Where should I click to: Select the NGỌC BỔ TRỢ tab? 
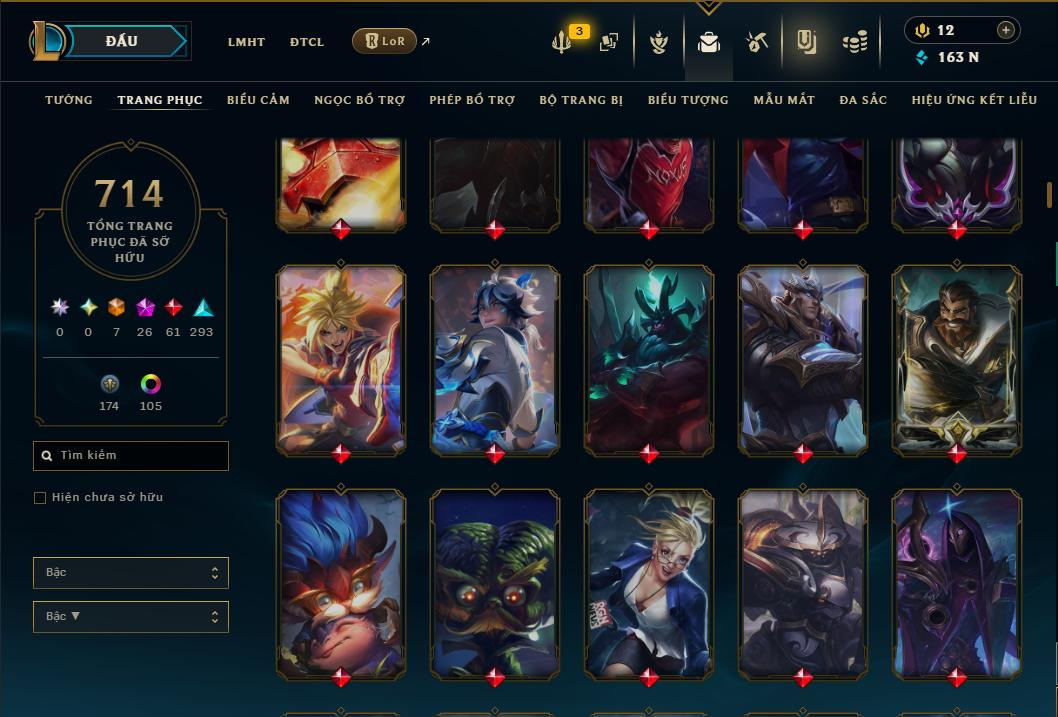pyautogui.click(x=359, y=100)
